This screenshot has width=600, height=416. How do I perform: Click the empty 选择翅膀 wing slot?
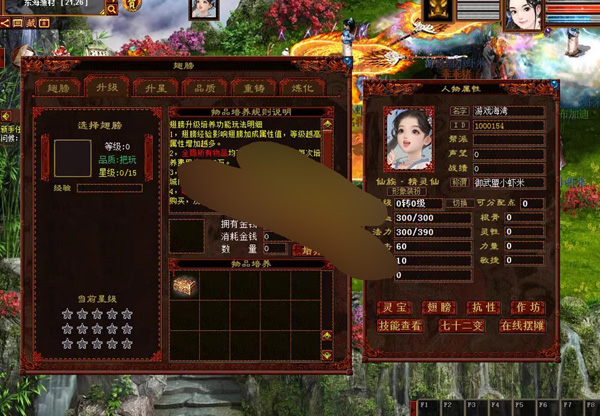point(72,159)
